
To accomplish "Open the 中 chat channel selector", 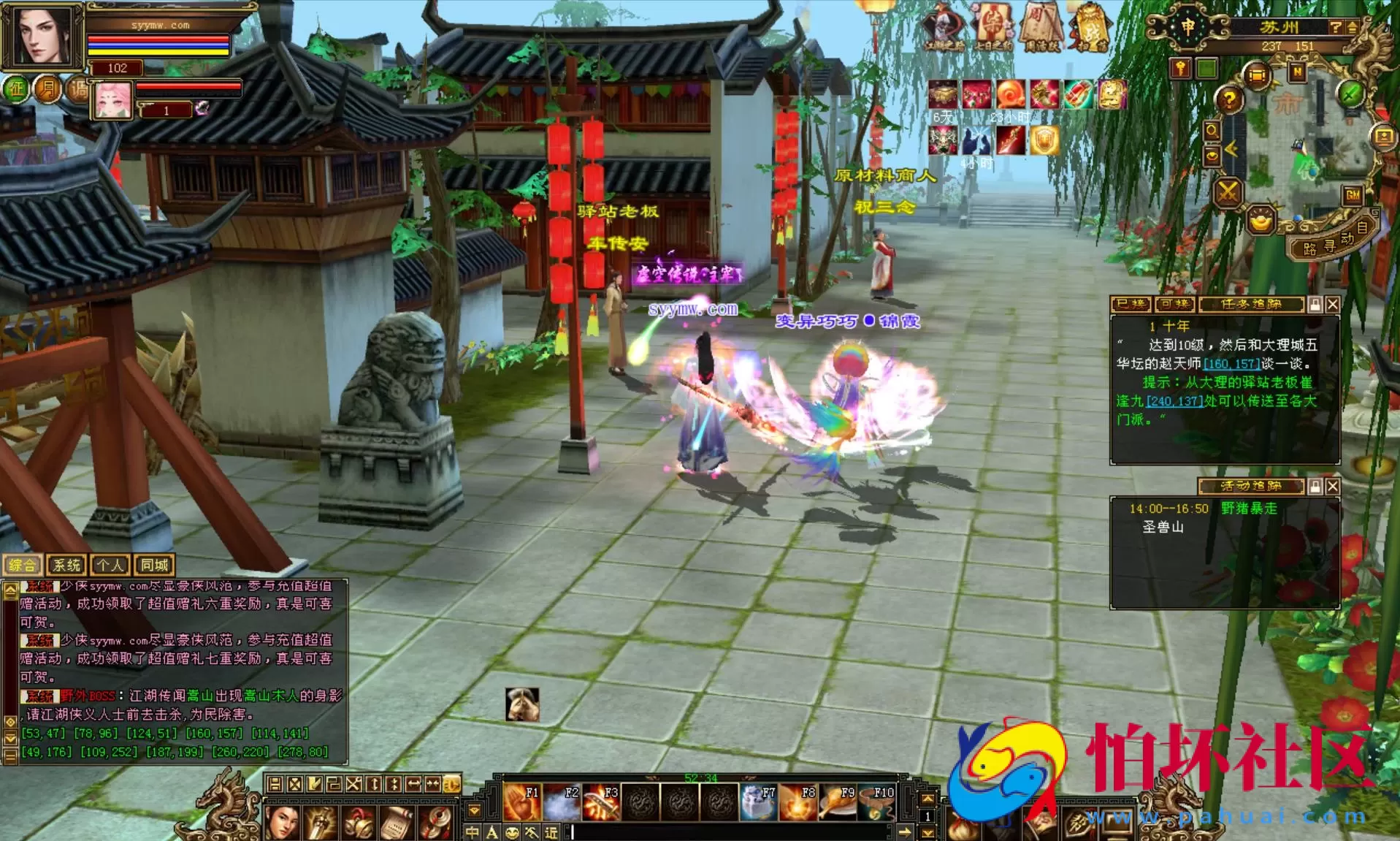I will point(472,832).
